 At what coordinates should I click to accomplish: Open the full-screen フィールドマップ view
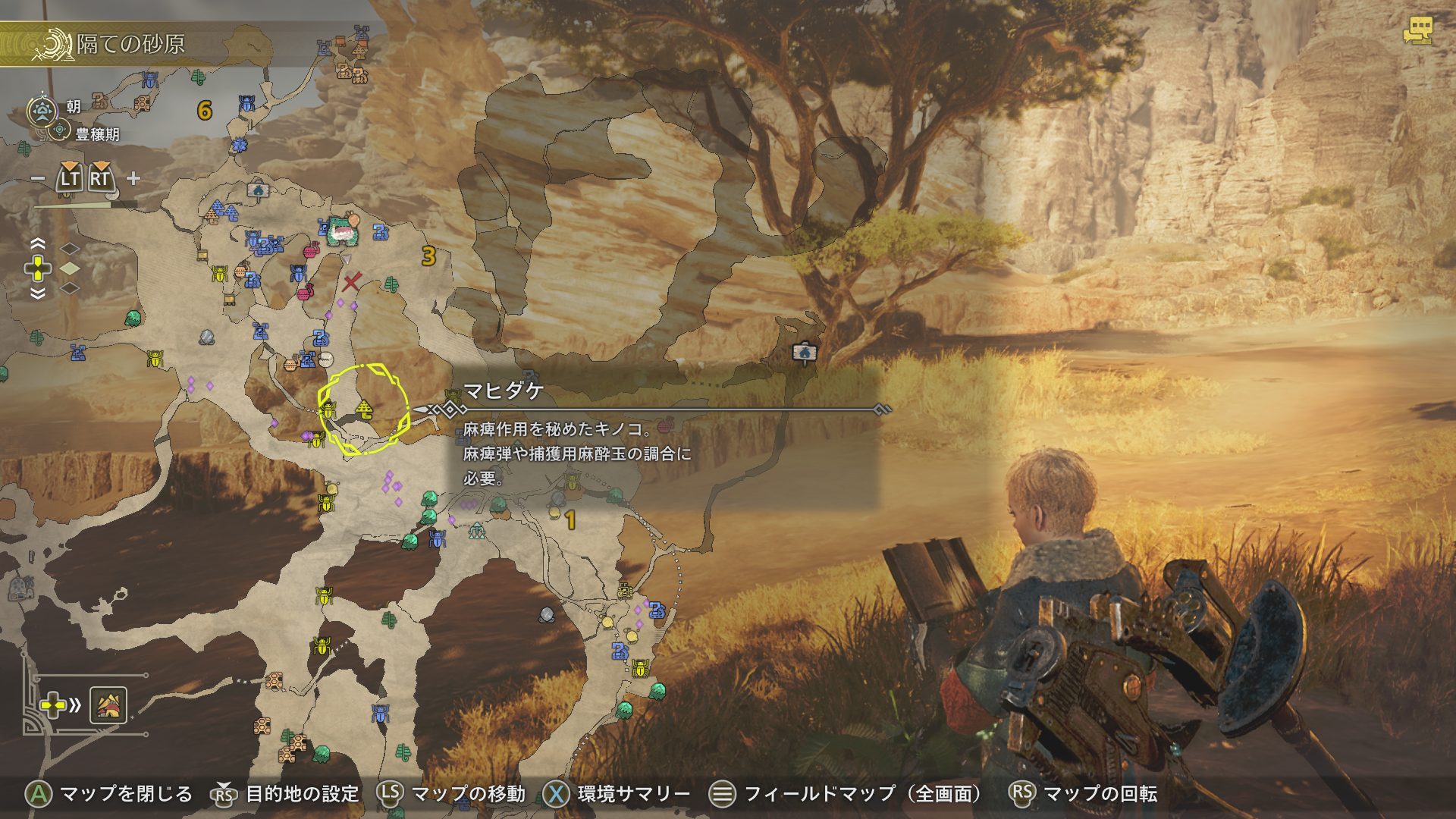tap(848, 793)
